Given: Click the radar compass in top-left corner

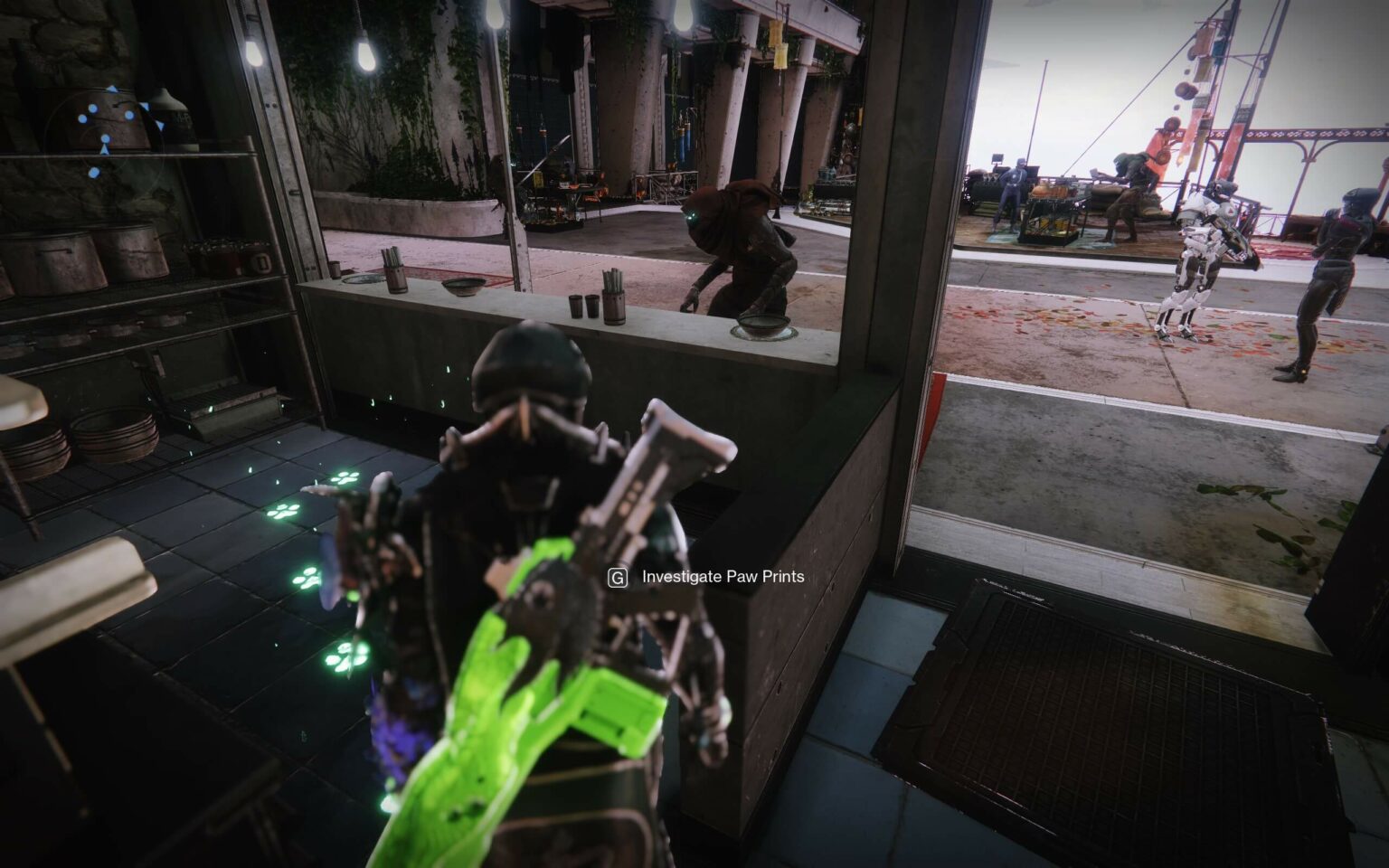Looking at the screenshot, I should coord(107,145).
